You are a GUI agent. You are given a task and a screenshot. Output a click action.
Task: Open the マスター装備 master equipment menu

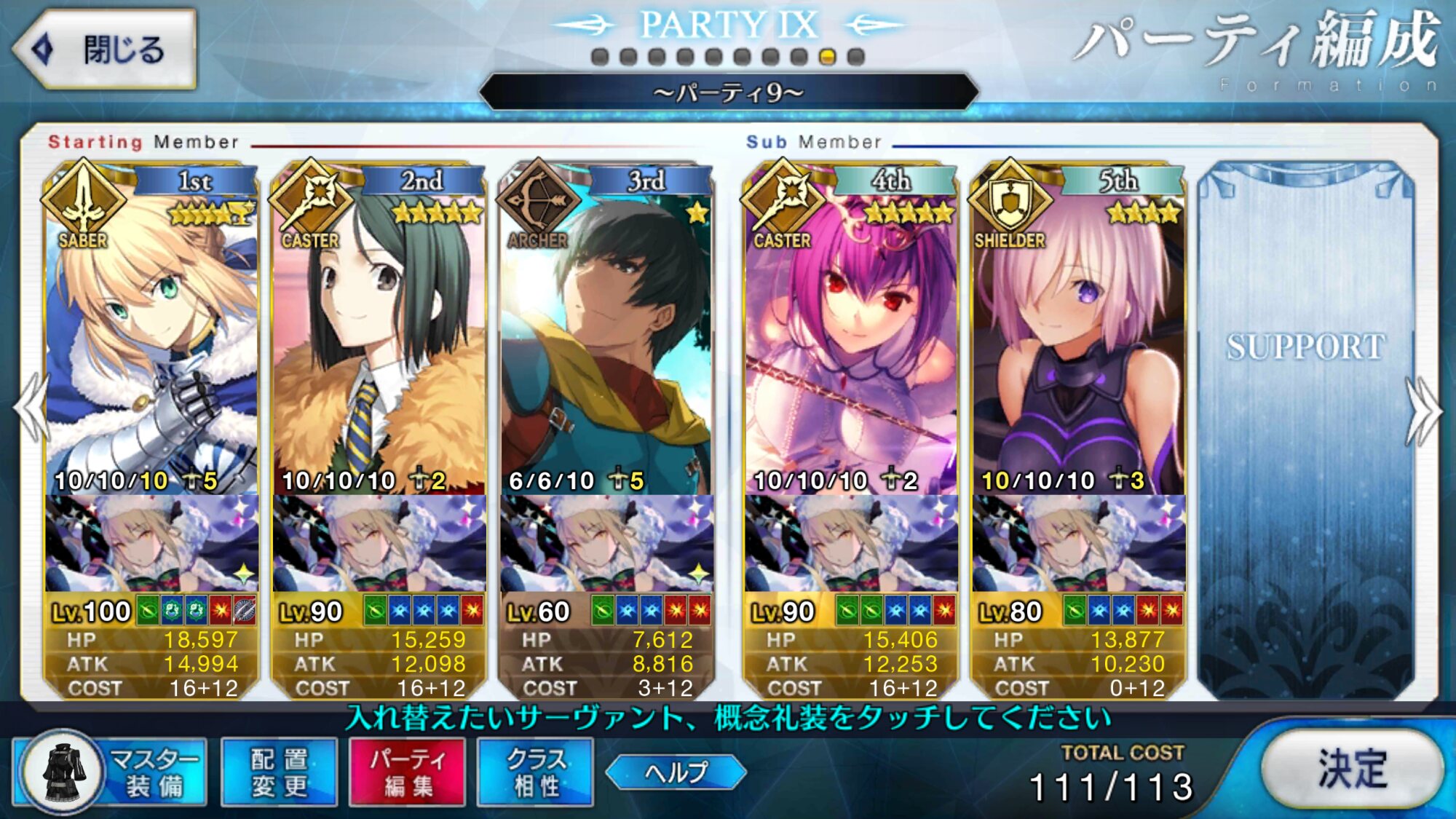click(111, 772)
